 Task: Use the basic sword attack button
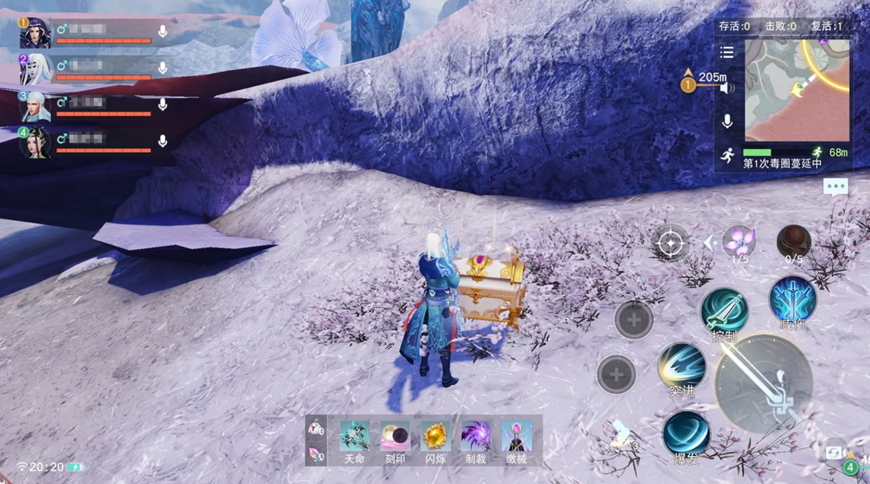[763, 383]
